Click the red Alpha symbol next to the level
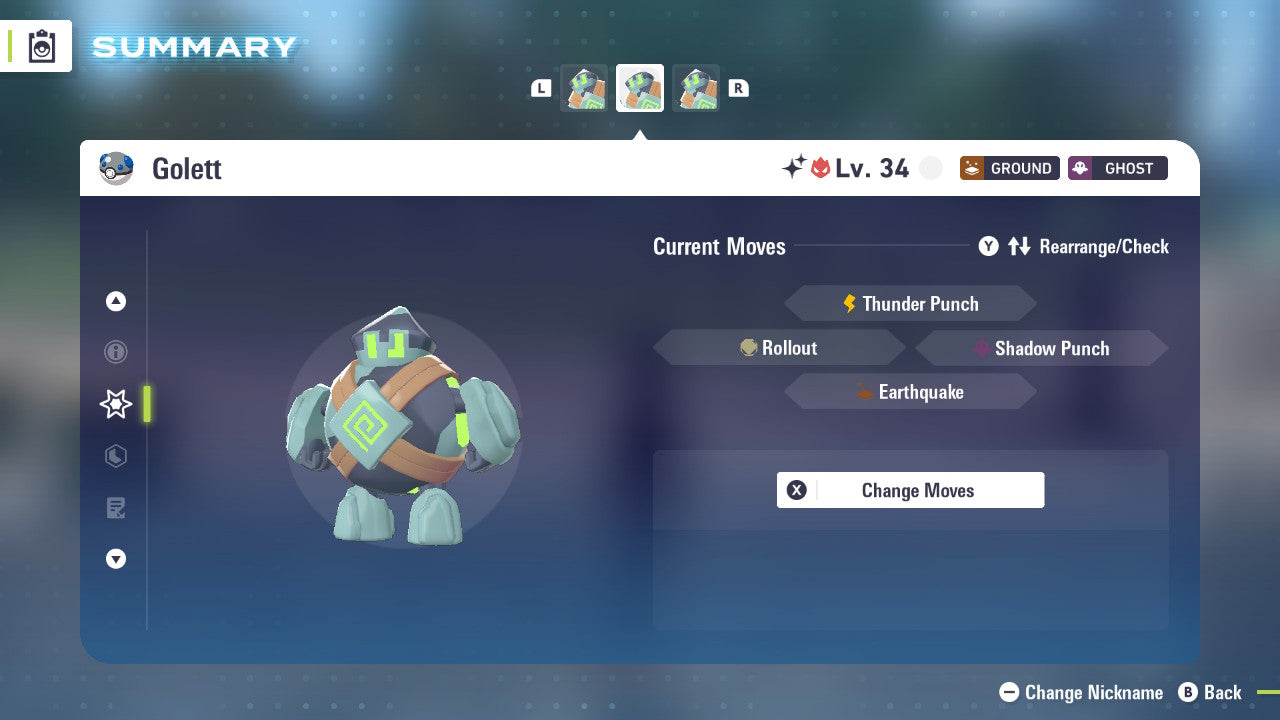The height and width of the screenshot is (720, 1280). [819, 168]
